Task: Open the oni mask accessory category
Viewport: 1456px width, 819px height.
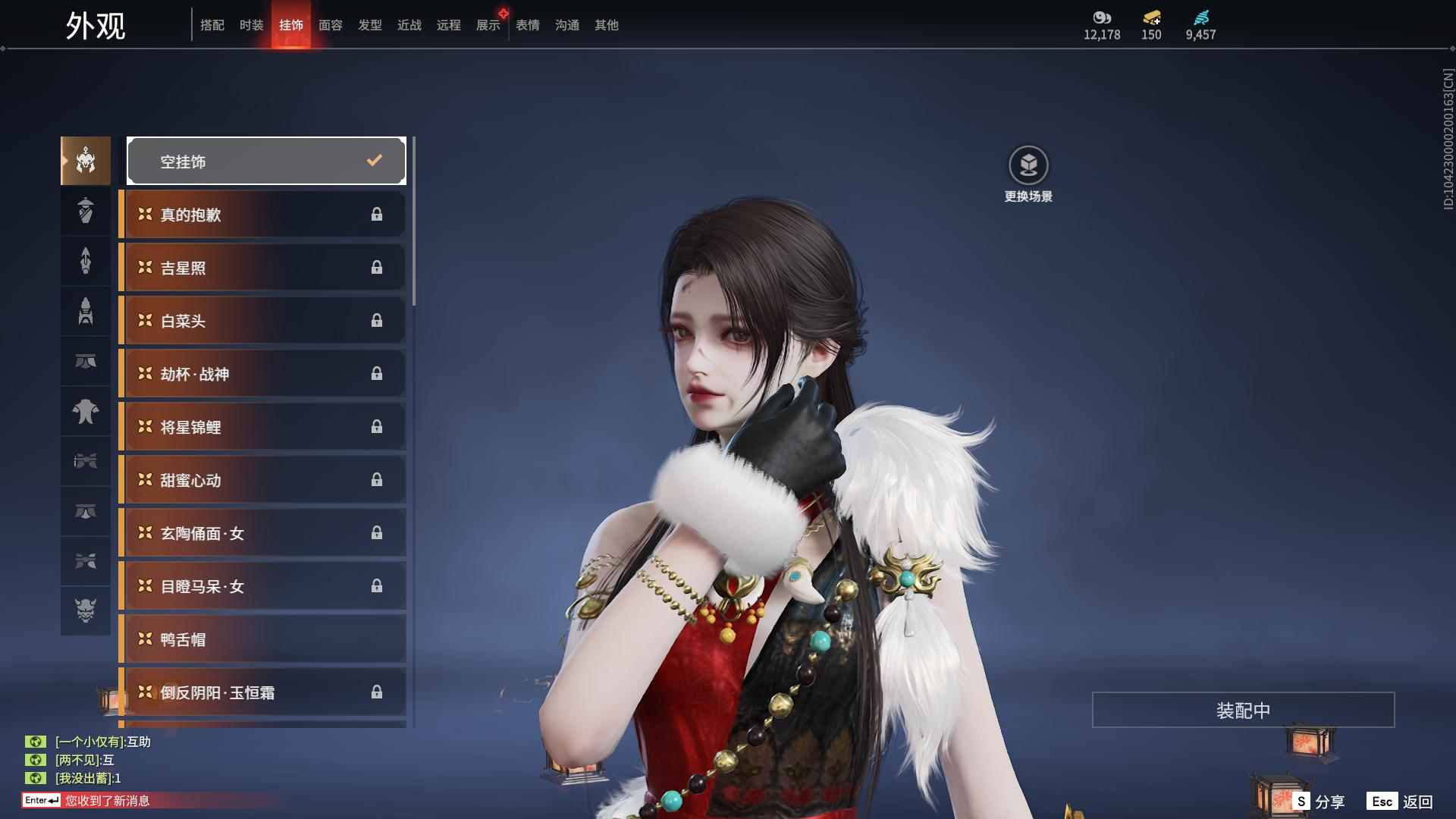Action: point(86,610)
